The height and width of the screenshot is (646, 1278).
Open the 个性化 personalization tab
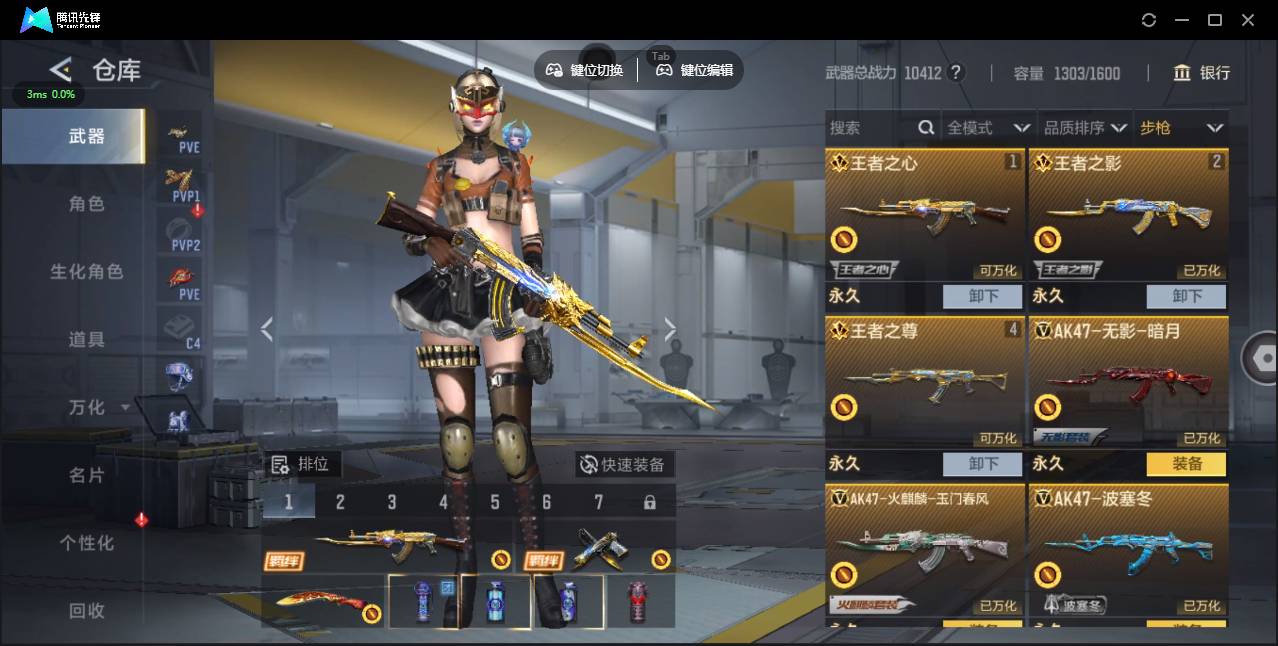click(86, 543)
